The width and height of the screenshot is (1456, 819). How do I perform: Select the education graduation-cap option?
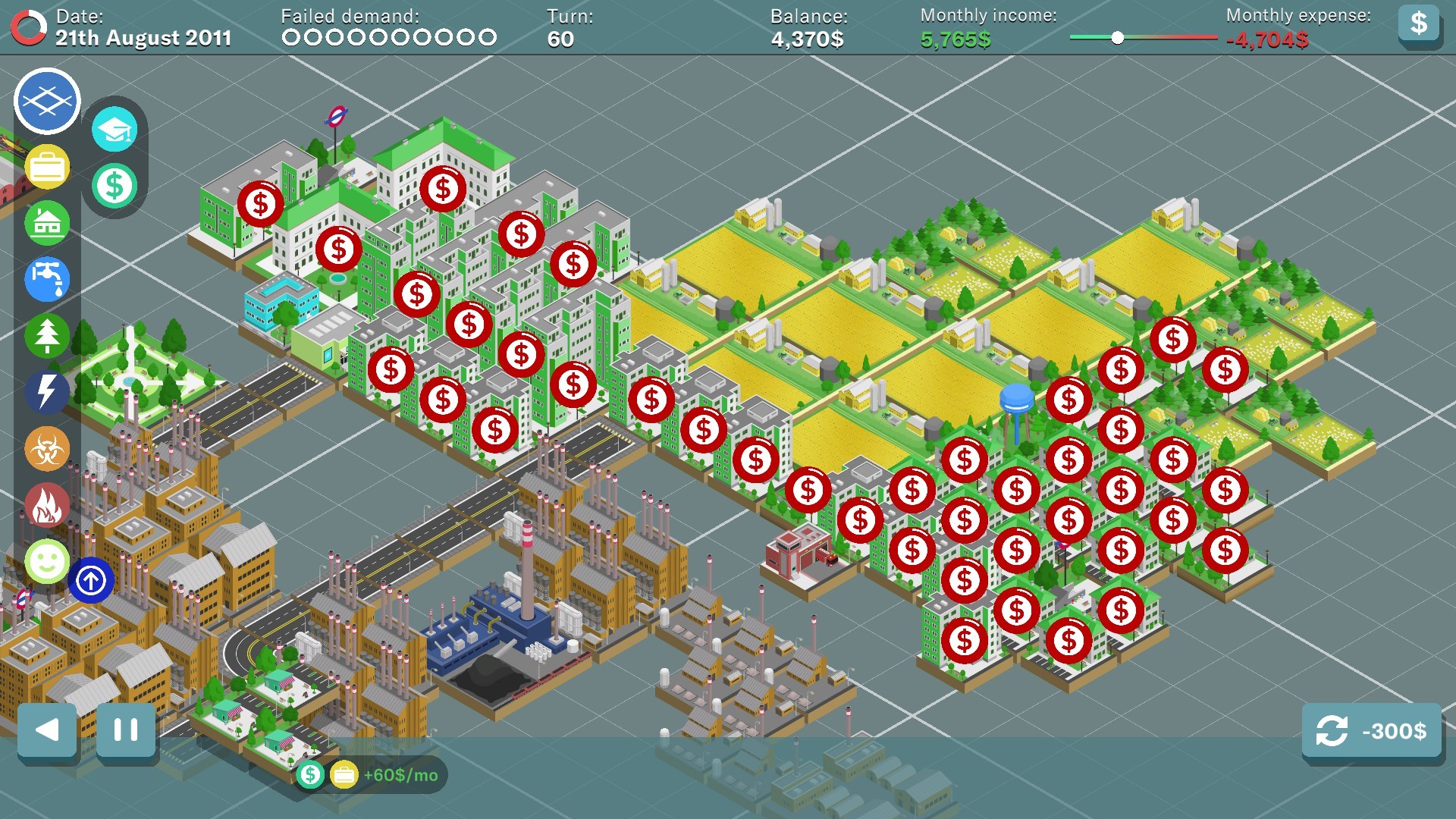coord(115,130)
